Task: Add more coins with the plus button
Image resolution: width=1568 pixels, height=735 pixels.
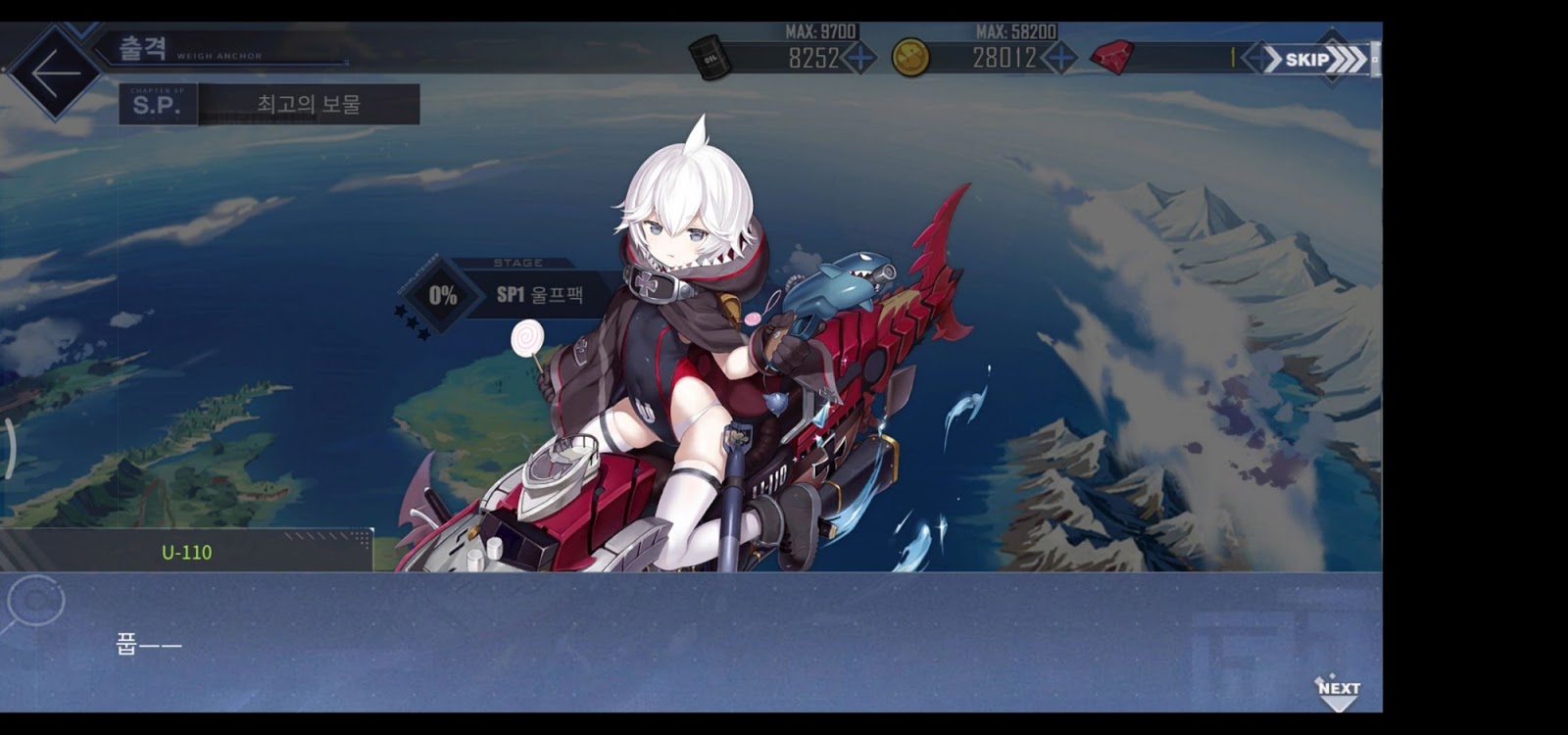Action: pos(1059,58)
